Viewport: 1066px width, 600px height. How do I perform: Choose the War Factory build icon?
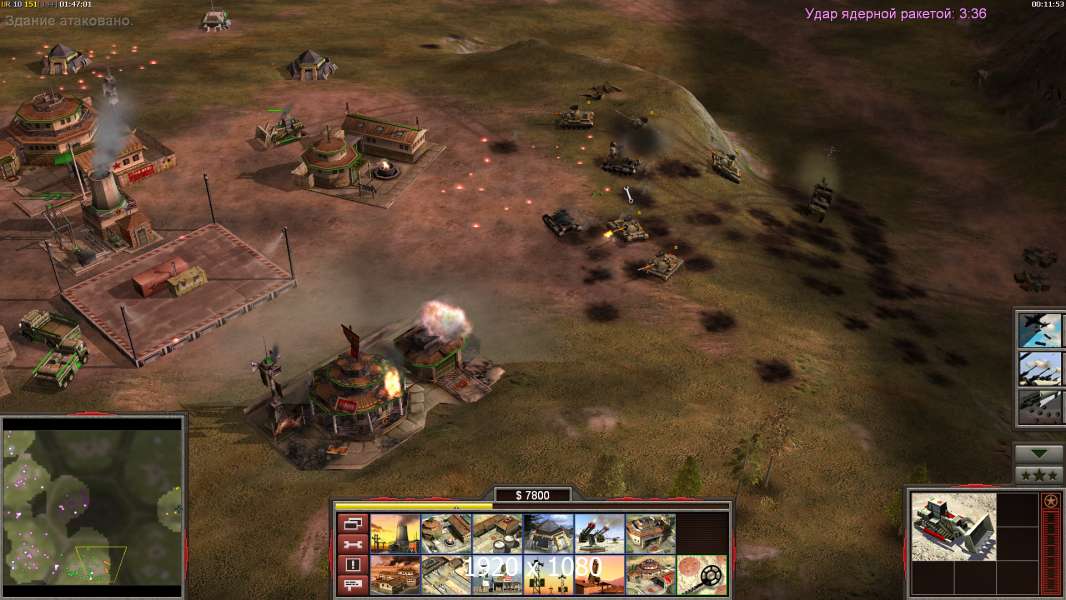[651, 534]
